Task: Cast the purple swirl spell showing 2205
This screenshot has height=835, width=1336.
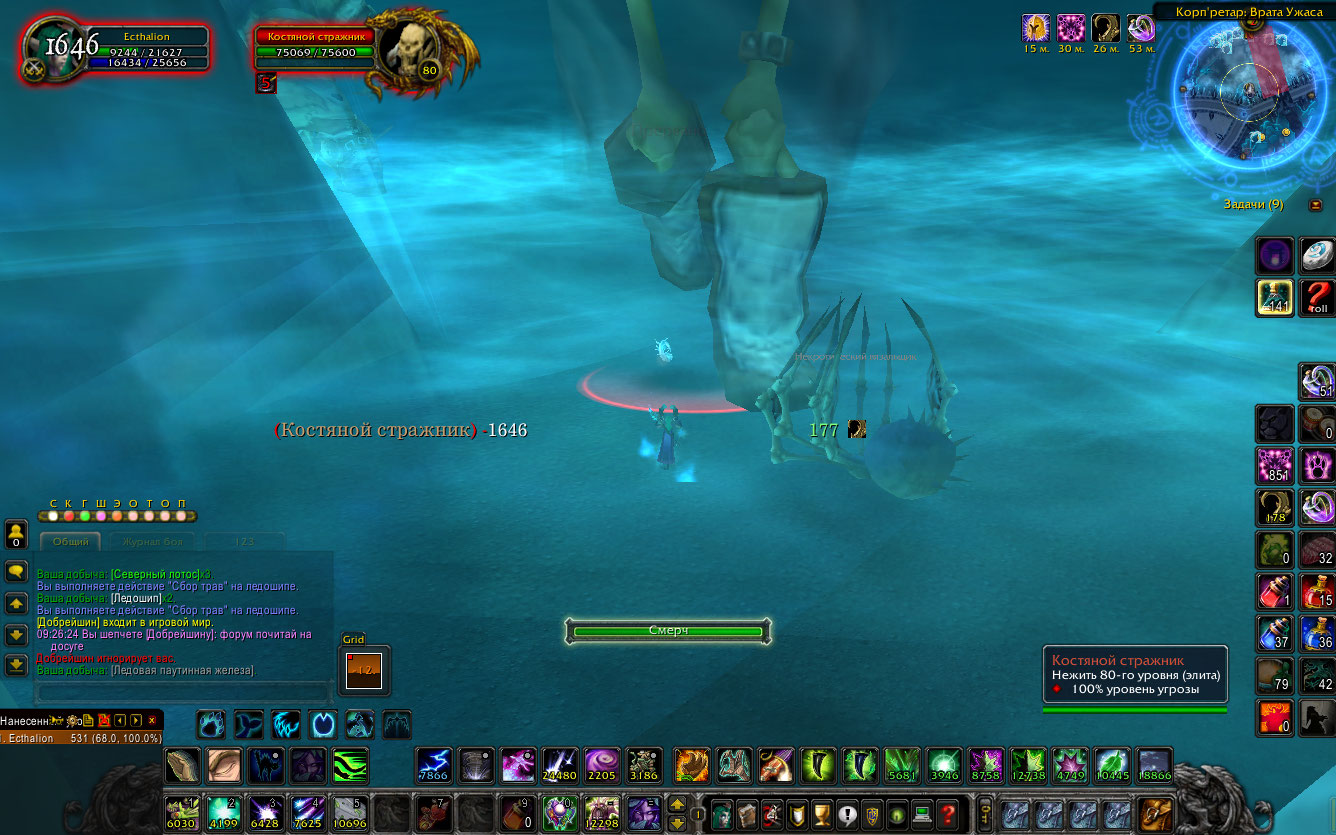Action: [x=602, y=765]
